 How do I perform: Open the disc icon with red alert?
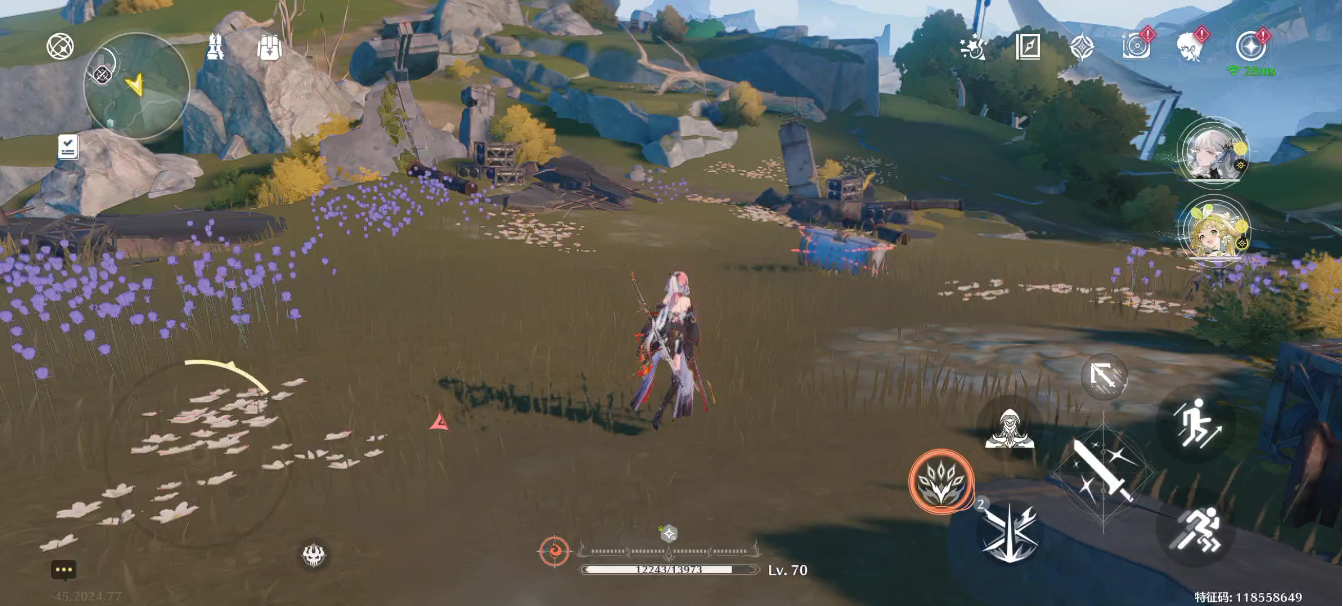click(x=1137, y=45)
